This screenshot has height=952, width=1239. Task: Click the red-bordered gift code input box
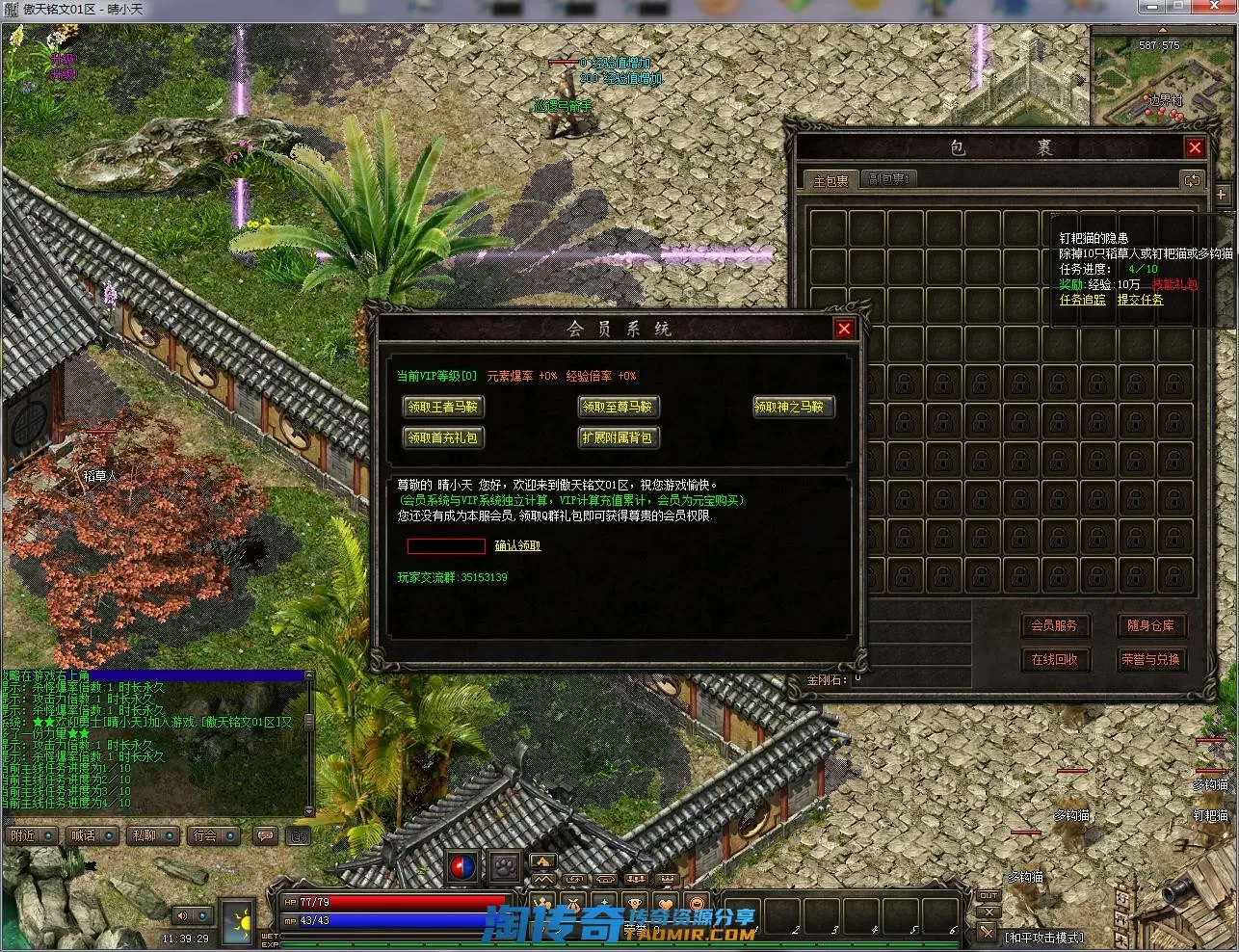click(x=446, y=546)
